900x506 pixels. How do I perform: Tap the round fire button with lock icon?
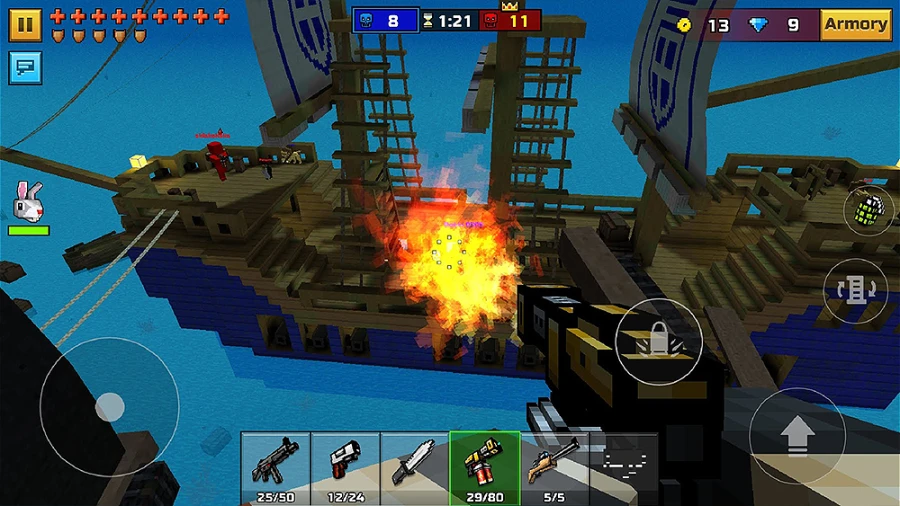point(658,341)
